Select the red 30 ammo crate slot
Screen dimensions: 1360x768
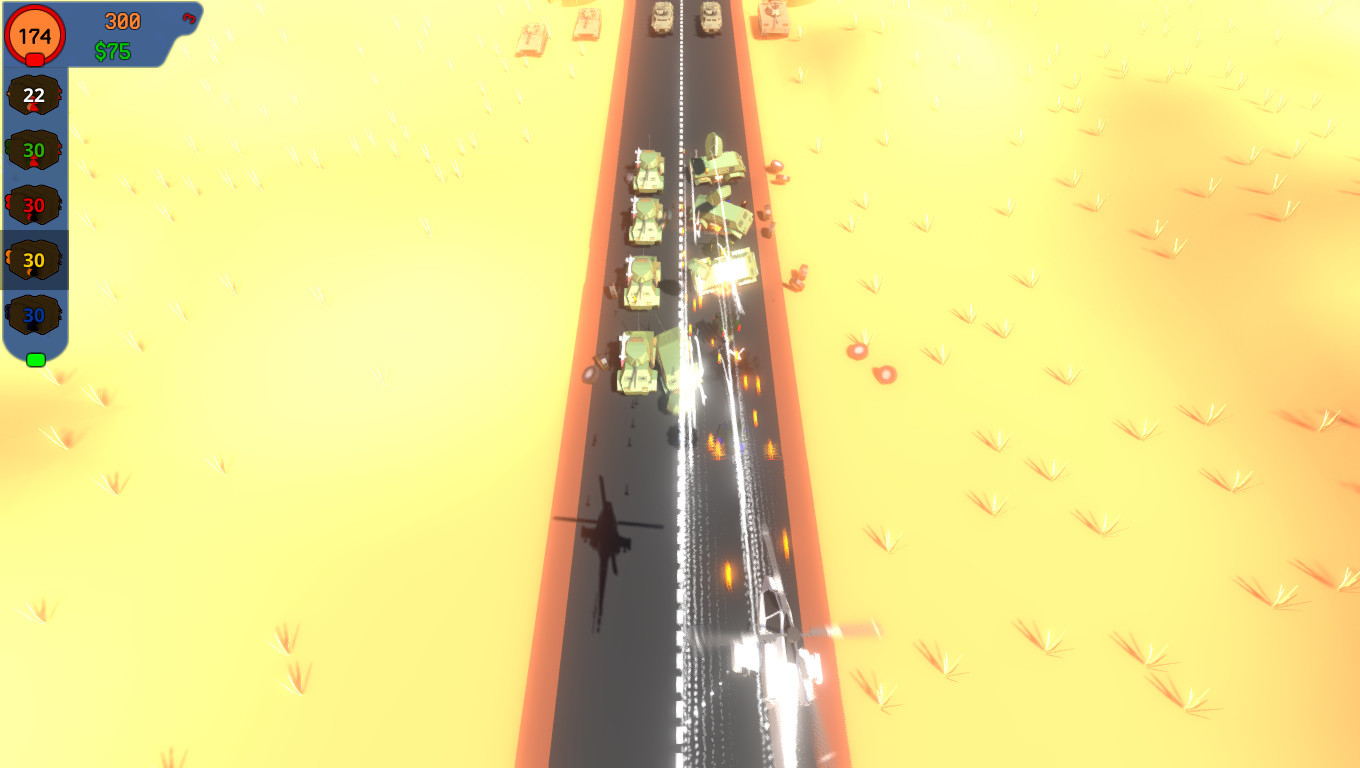coord(35,205)
